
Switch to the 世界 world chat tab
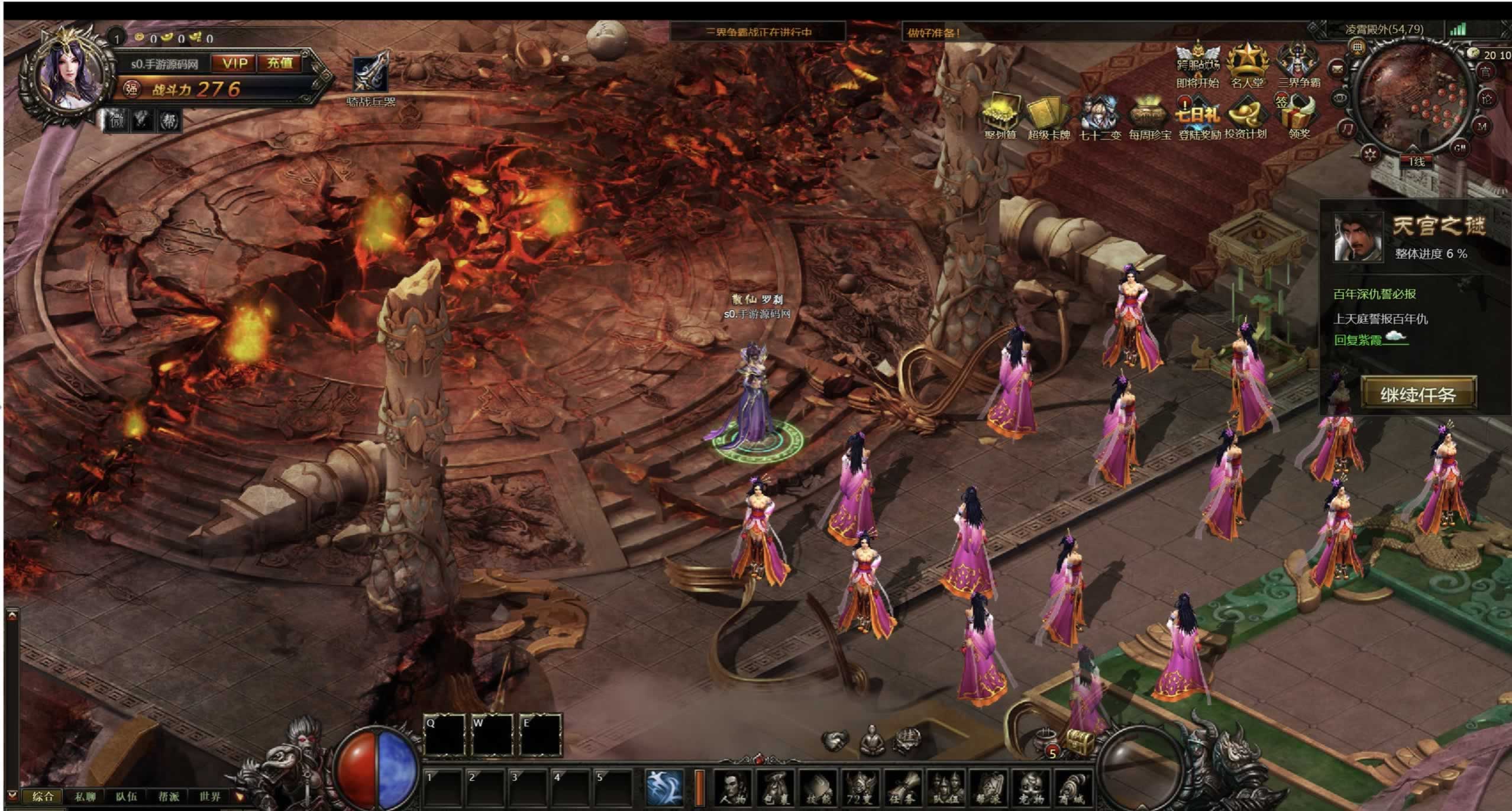210,796
